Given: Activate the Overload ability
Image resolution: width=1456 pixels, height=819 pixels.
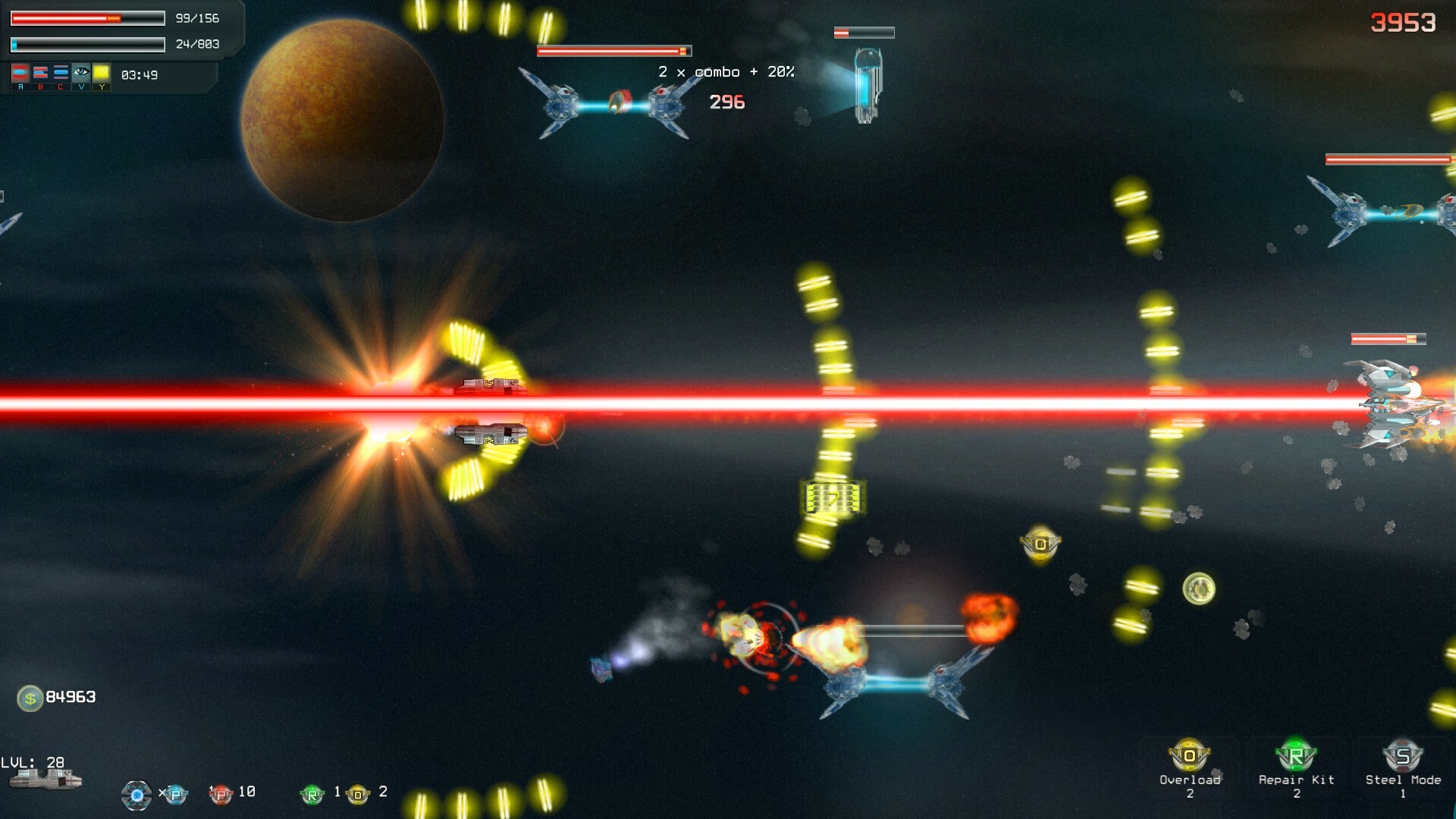Looking at the screenshot, I should (x=1189, y=756).
